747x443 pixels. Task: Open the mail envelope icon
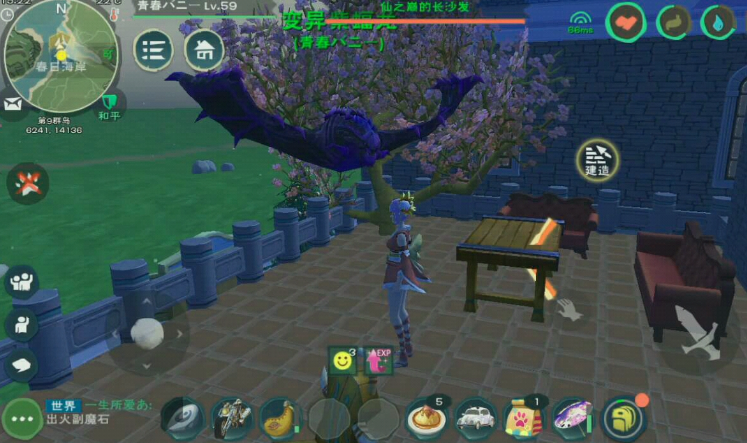13,103
